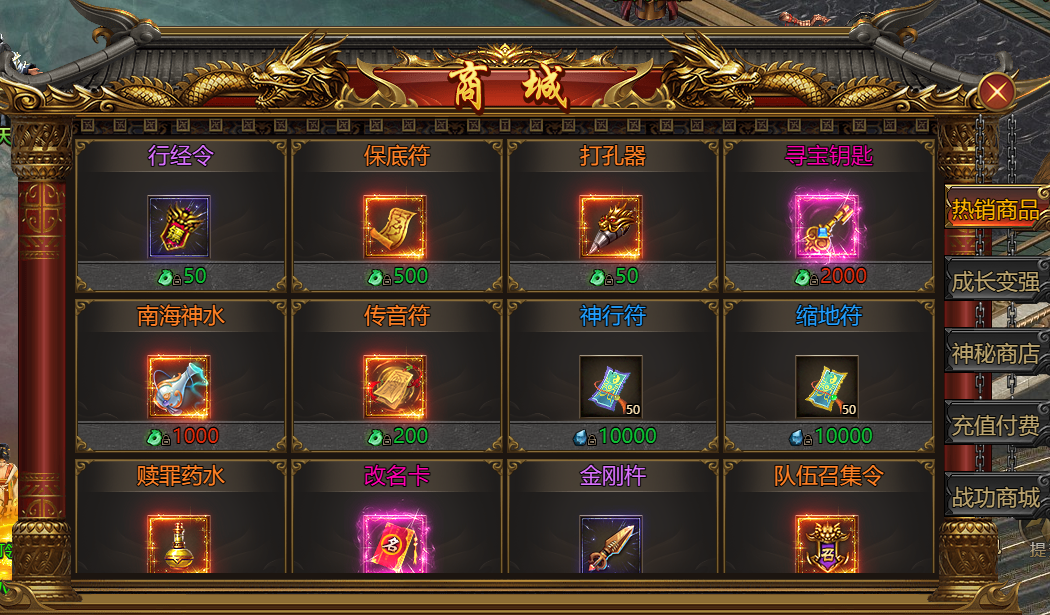Select the 寻宝钥匙 treasure key
This screenshot has height=615, width=1050.
827,227
